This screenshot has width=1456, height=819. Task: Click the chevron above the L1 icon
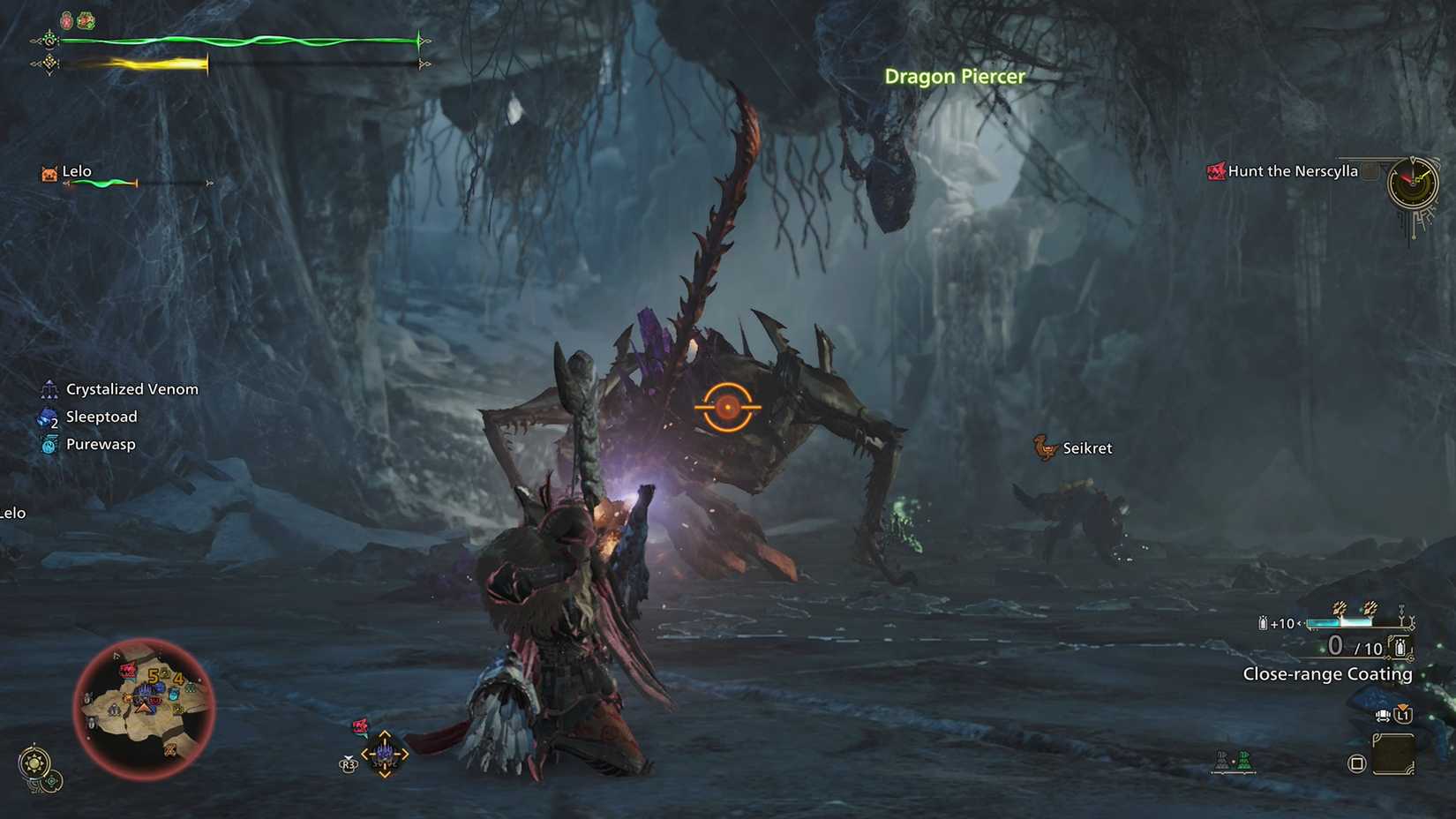1403,707
